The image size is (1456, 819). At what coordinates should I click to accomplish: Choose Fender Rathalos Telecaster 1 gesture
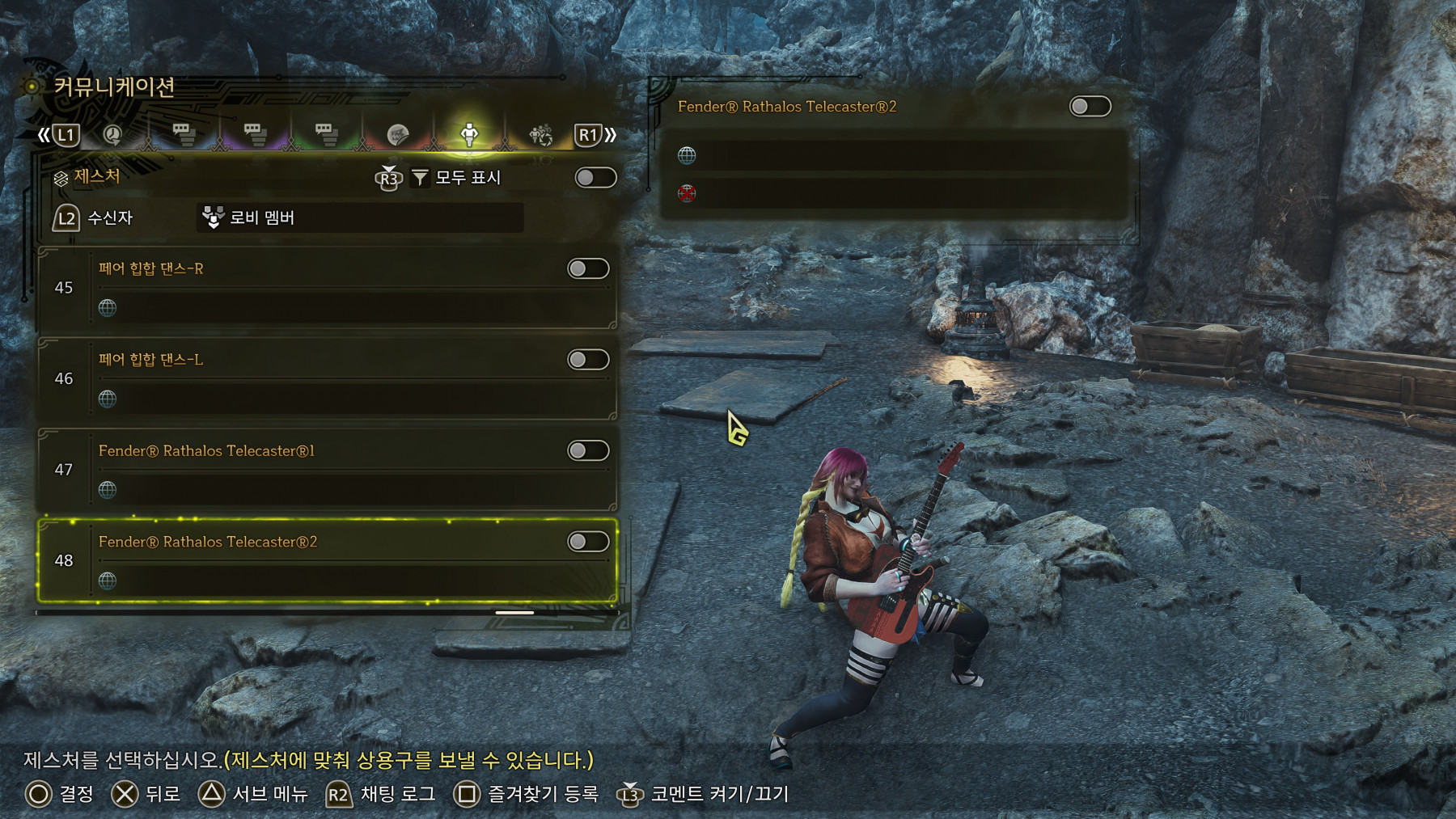[324, 471]
